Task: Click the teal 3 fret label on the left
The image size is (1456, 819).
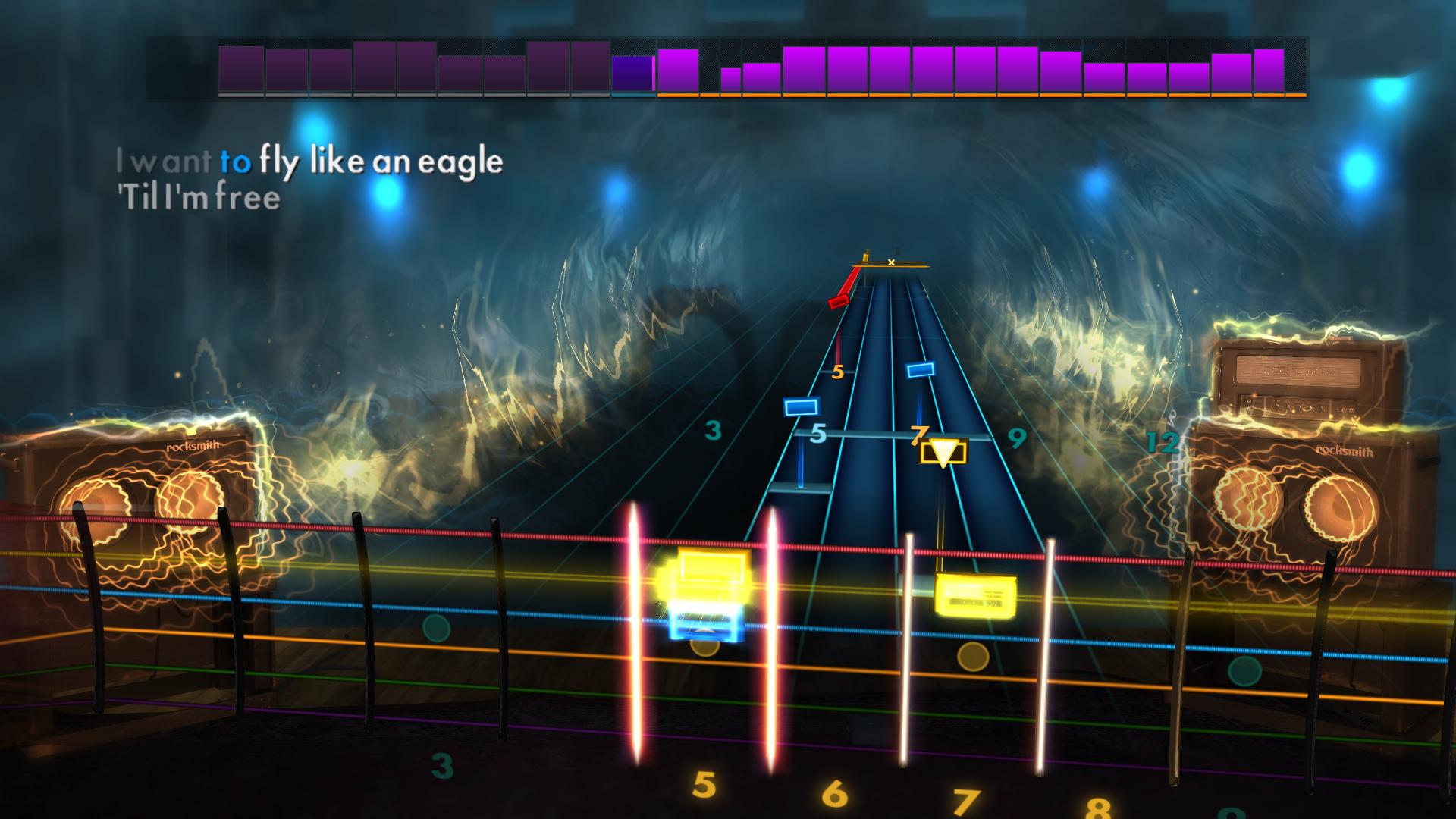Action: point(712,431)
